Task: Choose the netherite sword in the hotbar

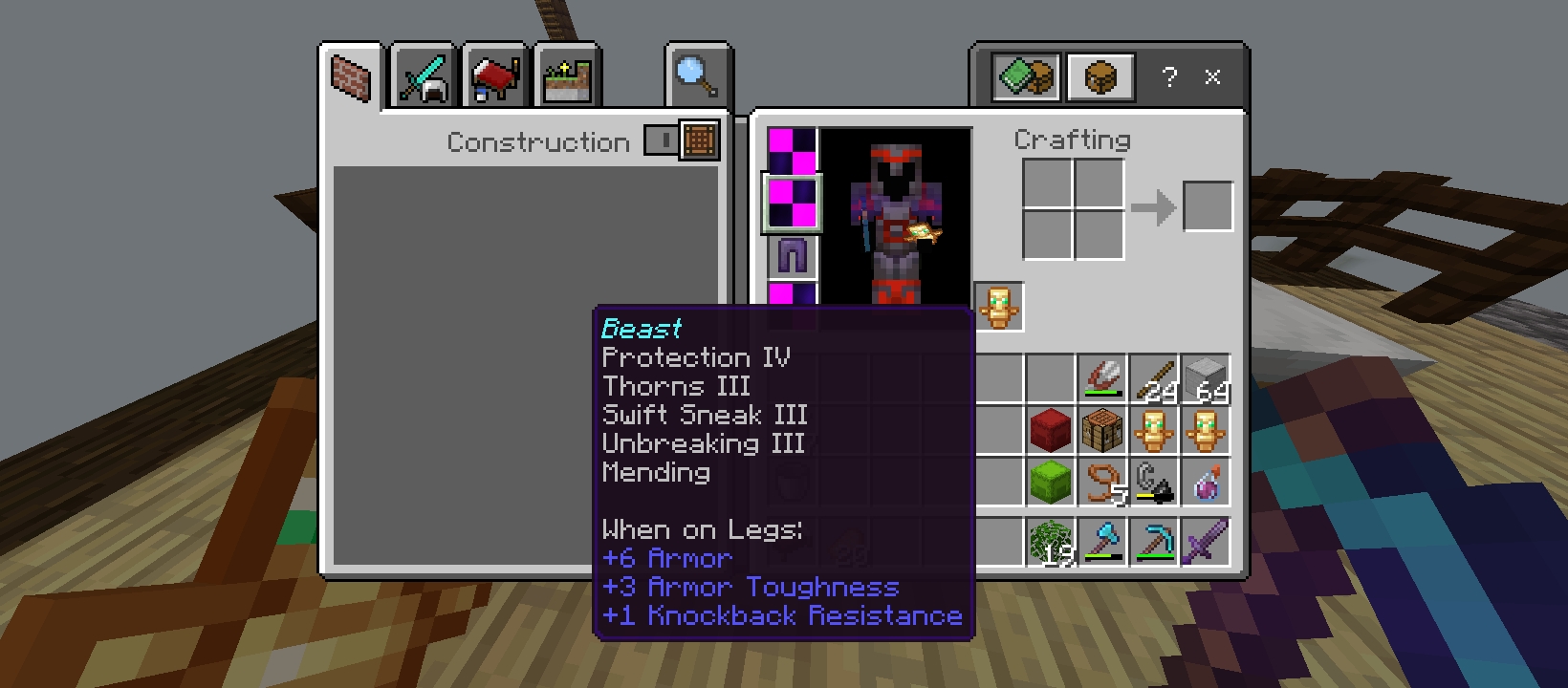Action: pos(1205,543)
